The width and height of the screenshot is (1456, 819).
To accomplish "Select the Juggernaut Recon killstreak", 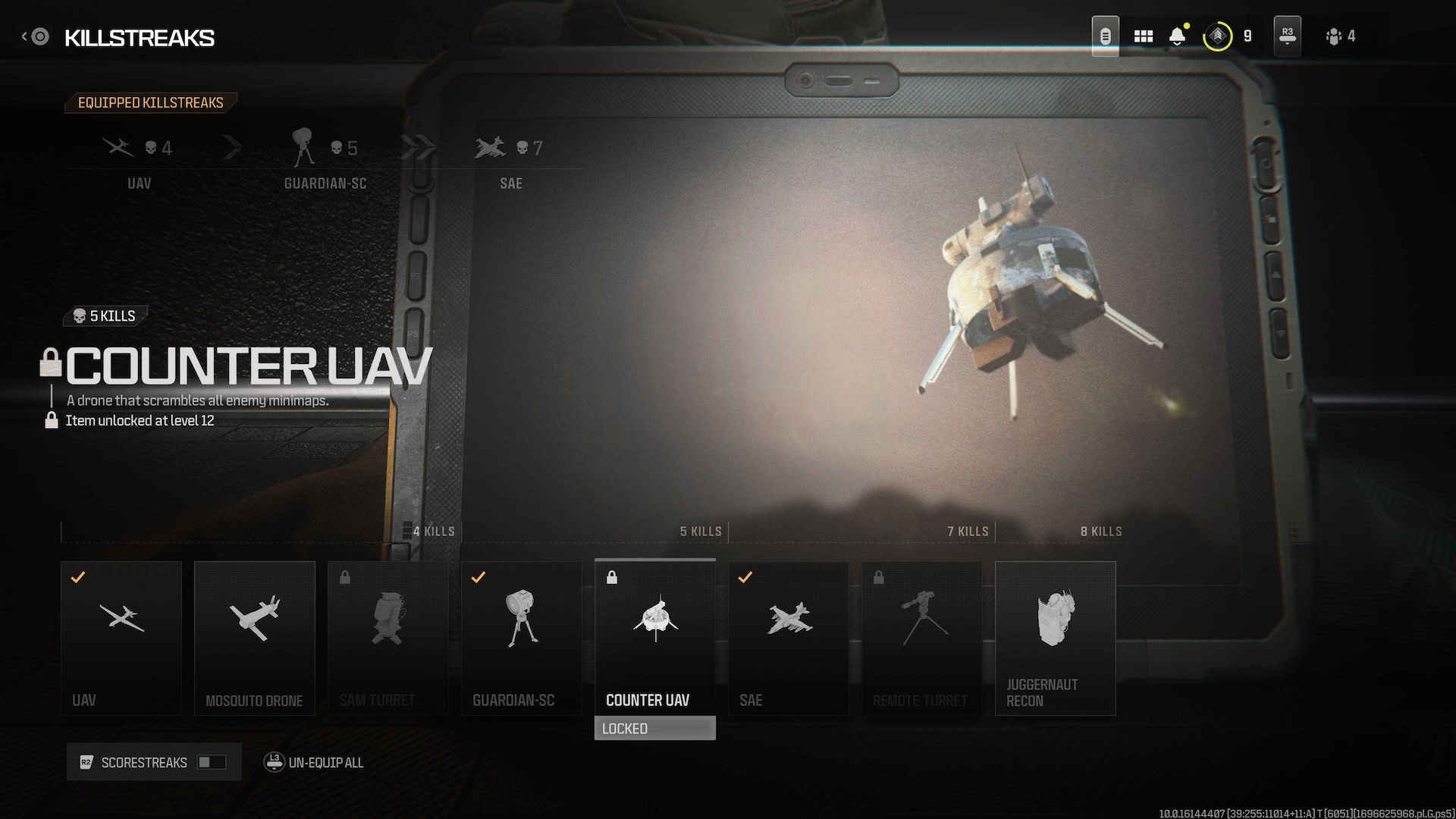I will pyautogui.click(x=1055, y=637).
